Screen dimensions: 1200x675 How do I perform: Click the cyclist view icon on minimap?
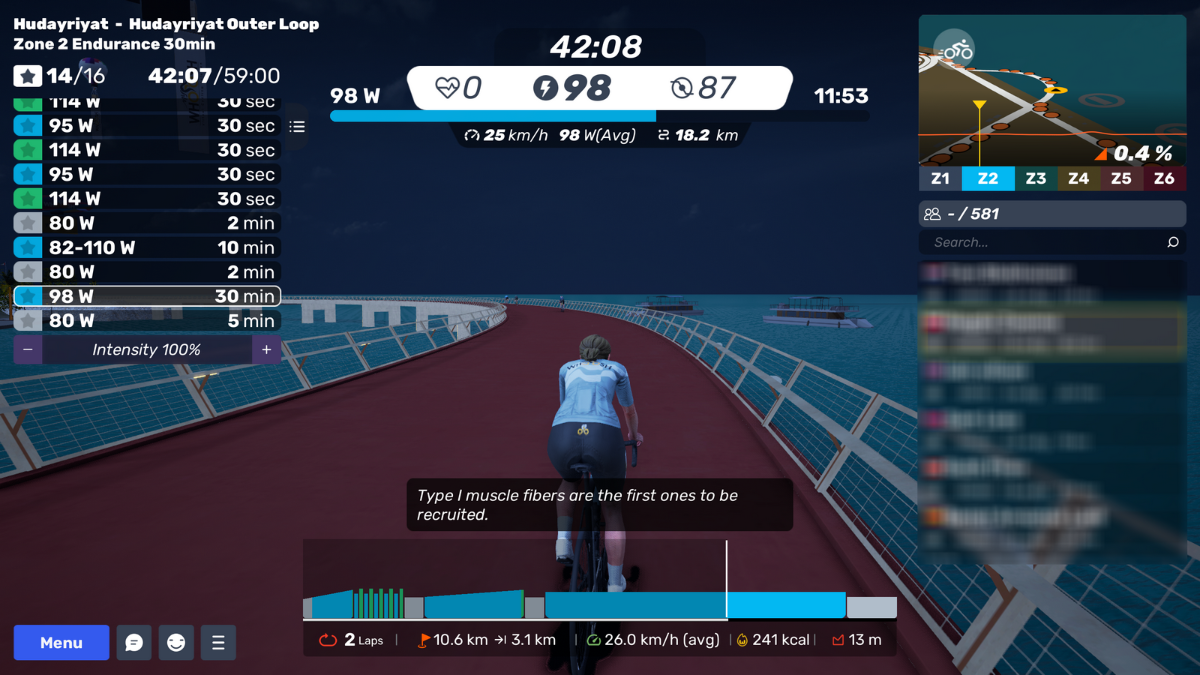click(x=955, y=49)
